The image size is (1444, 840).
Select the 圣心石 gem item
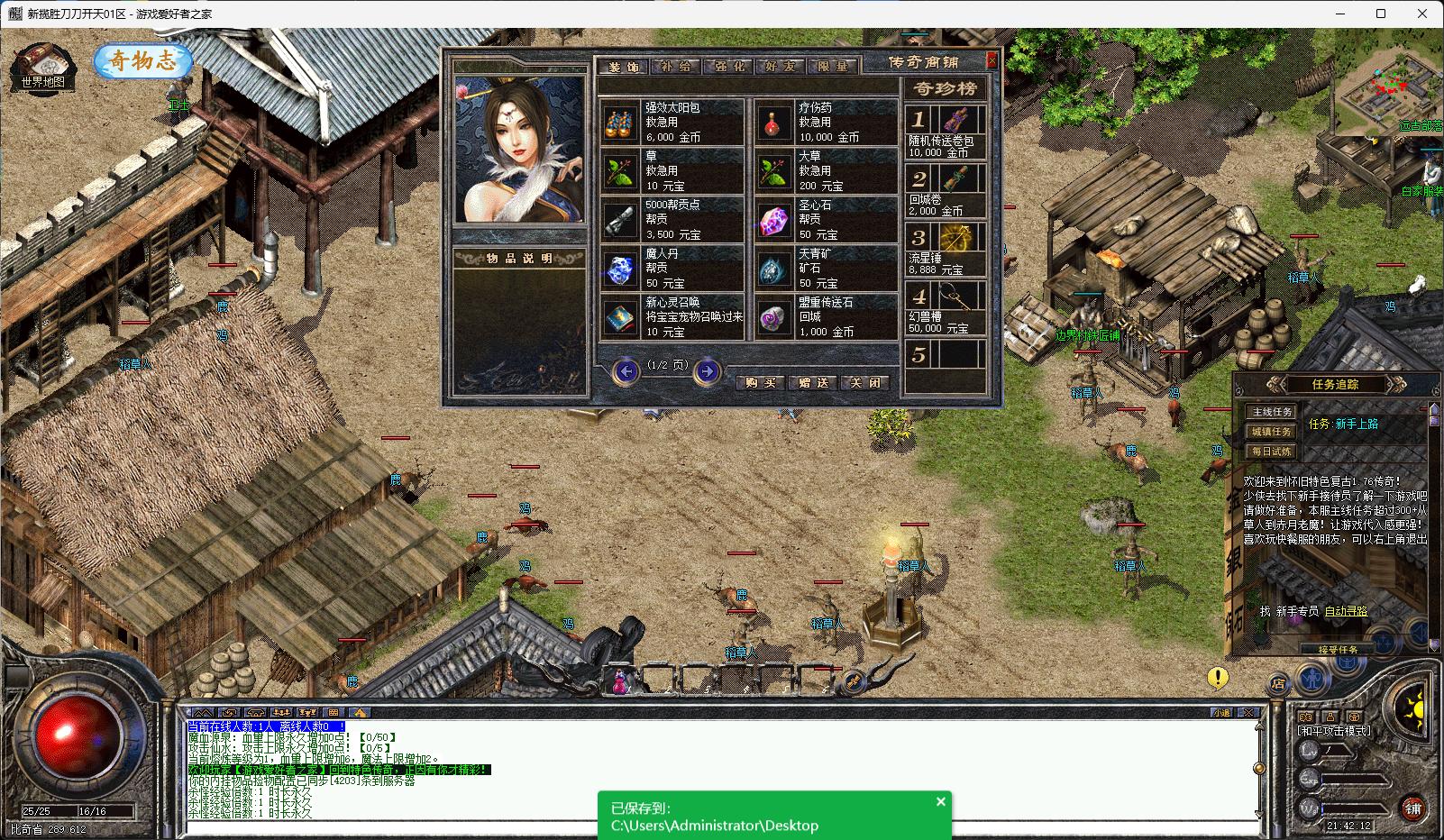click(827, 219)
